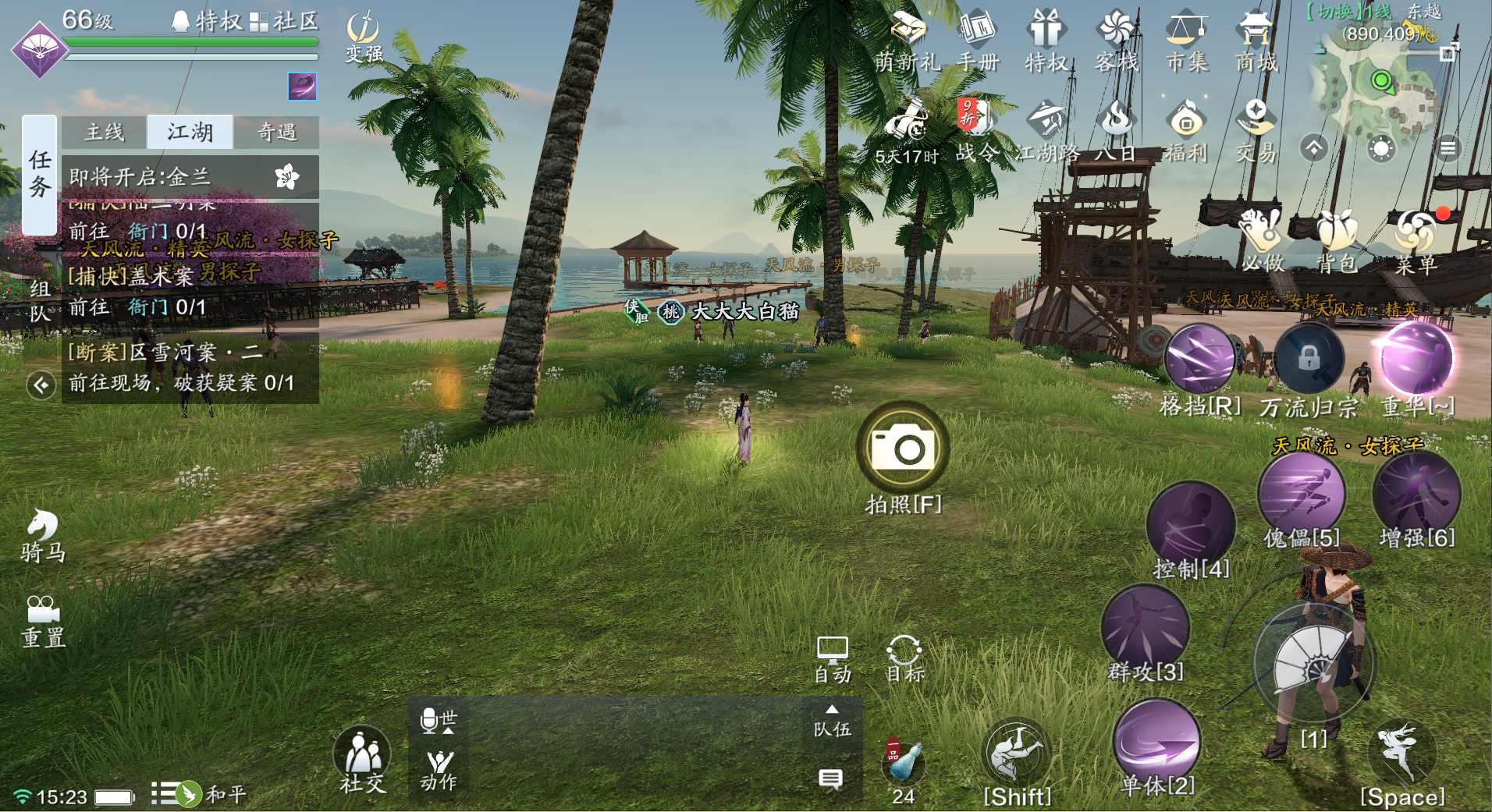
Task: Mount up with the 骑马 button
Action: click(x=43, y=535)
